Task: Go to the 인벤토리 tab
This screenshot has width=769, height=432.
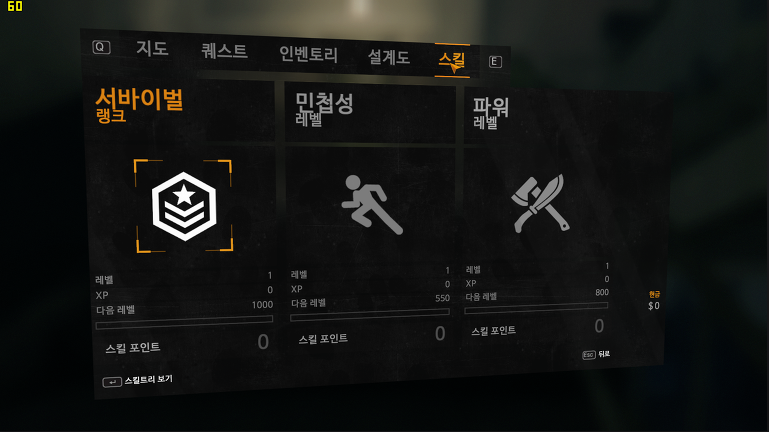Action: tap(308, 55)
